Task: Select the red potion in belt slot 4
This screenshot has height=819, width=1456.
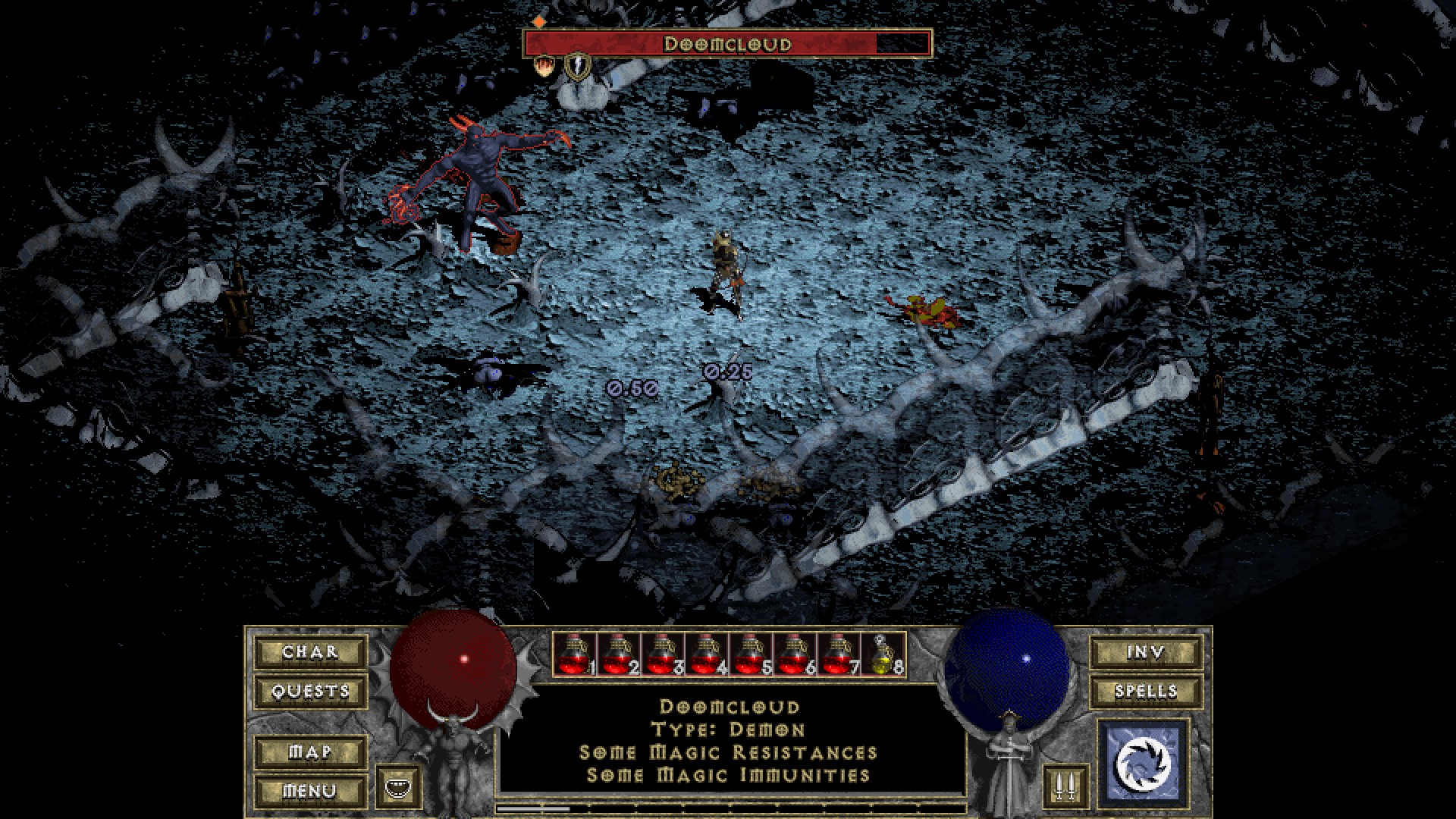Action: [x=707, y=655]
